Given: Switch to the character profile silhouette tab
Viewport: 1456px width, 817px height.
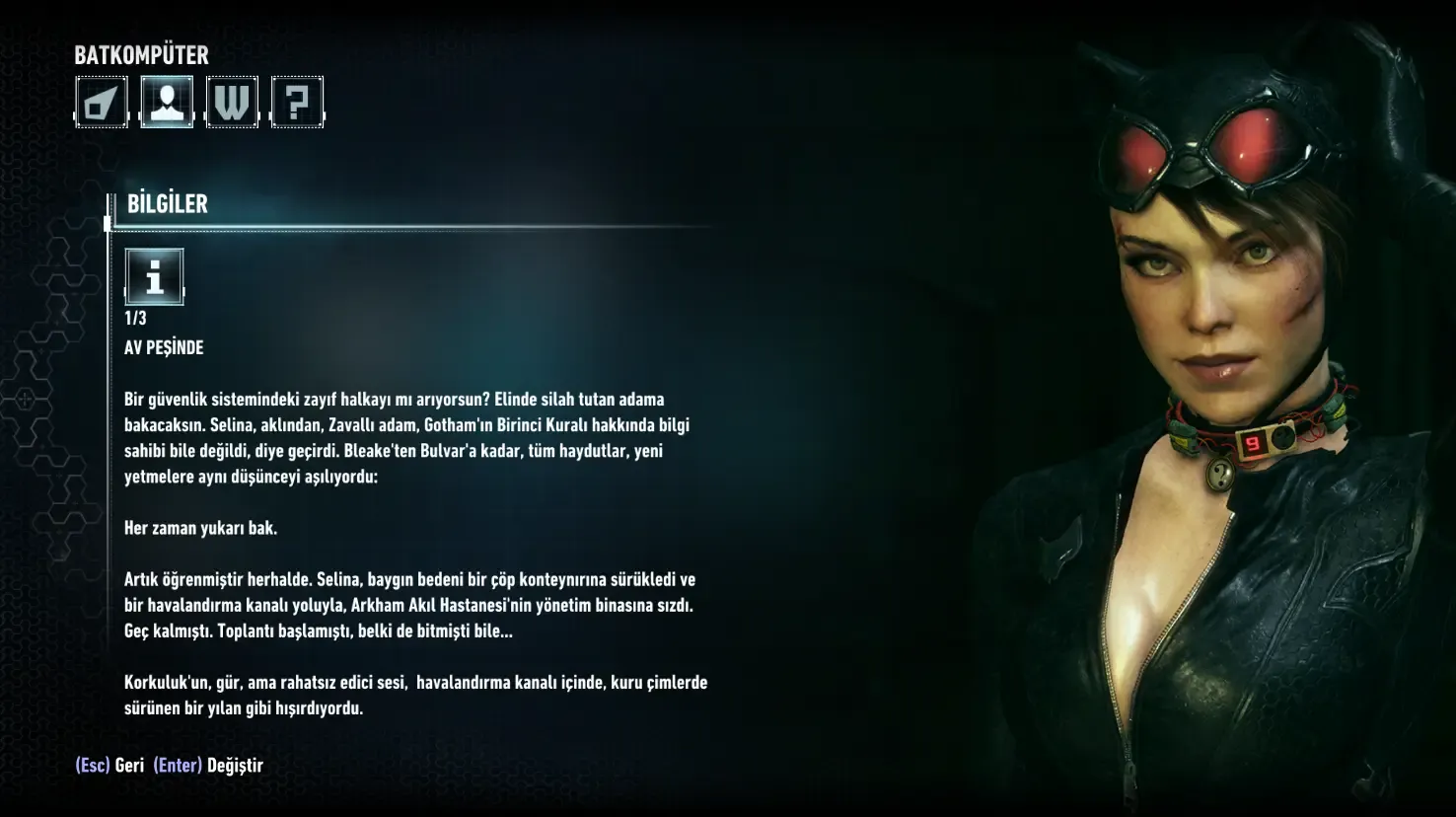Looking at the screenshot, I should [x=167, y=102].
